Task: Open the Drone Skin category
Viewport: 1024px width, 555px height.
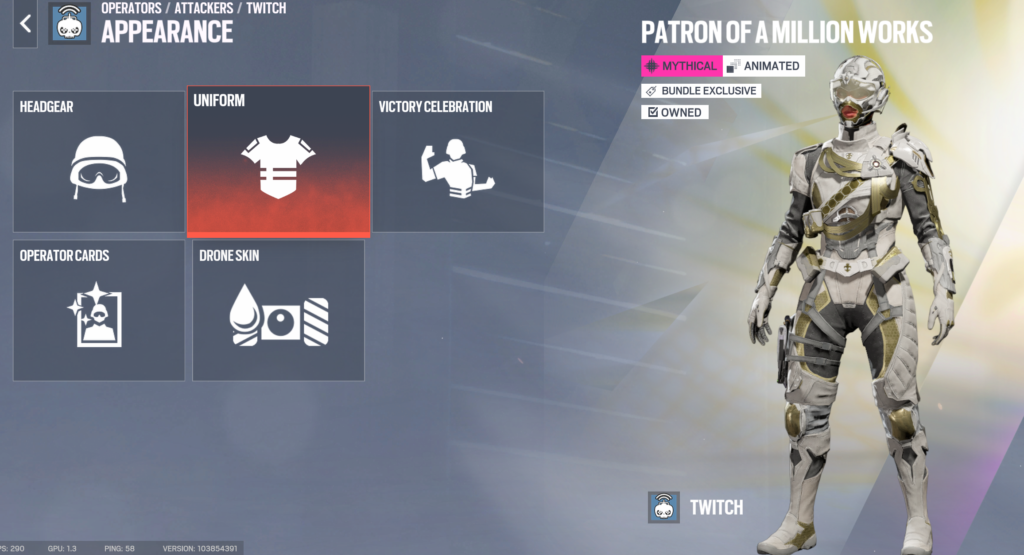Action: point(278,310)
